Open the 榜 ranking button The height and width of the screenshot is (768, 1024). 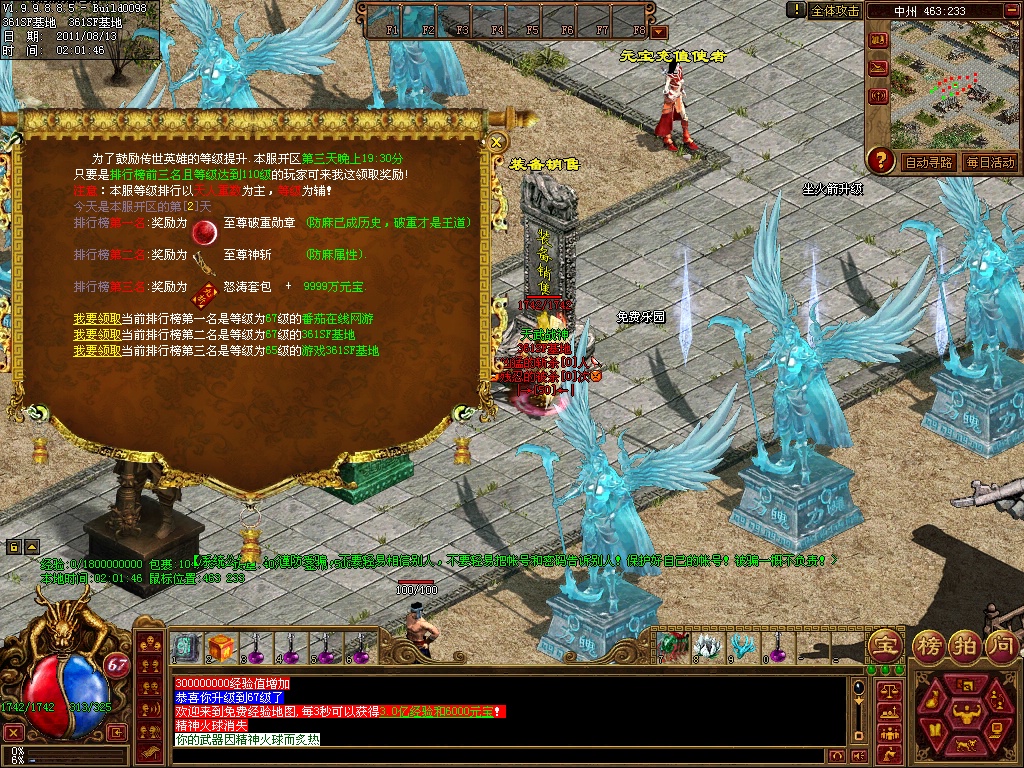pyautogui.click(x=930, y=645)
